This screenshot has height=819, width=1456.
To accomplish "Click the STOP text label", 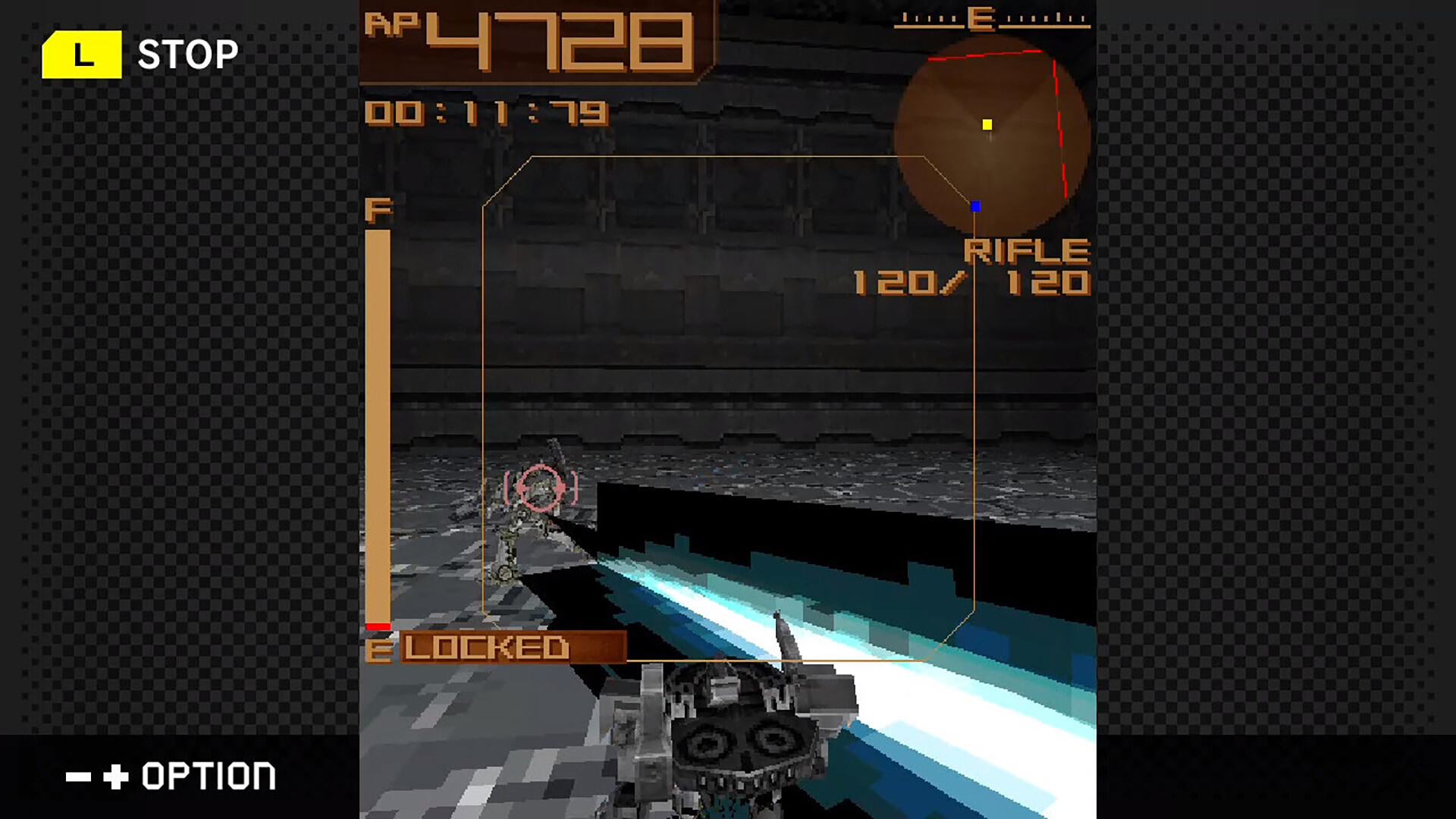I will point(188,53).
